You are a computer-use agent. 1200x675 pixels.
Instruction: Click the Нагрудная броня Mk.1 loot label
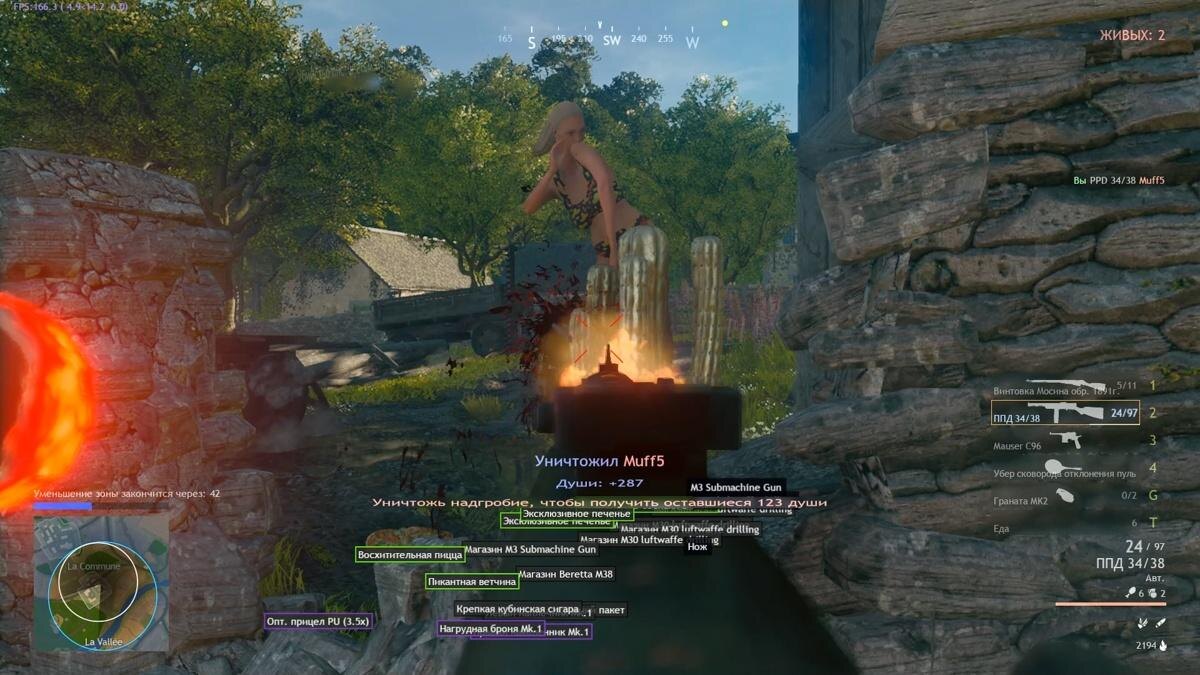490,629
